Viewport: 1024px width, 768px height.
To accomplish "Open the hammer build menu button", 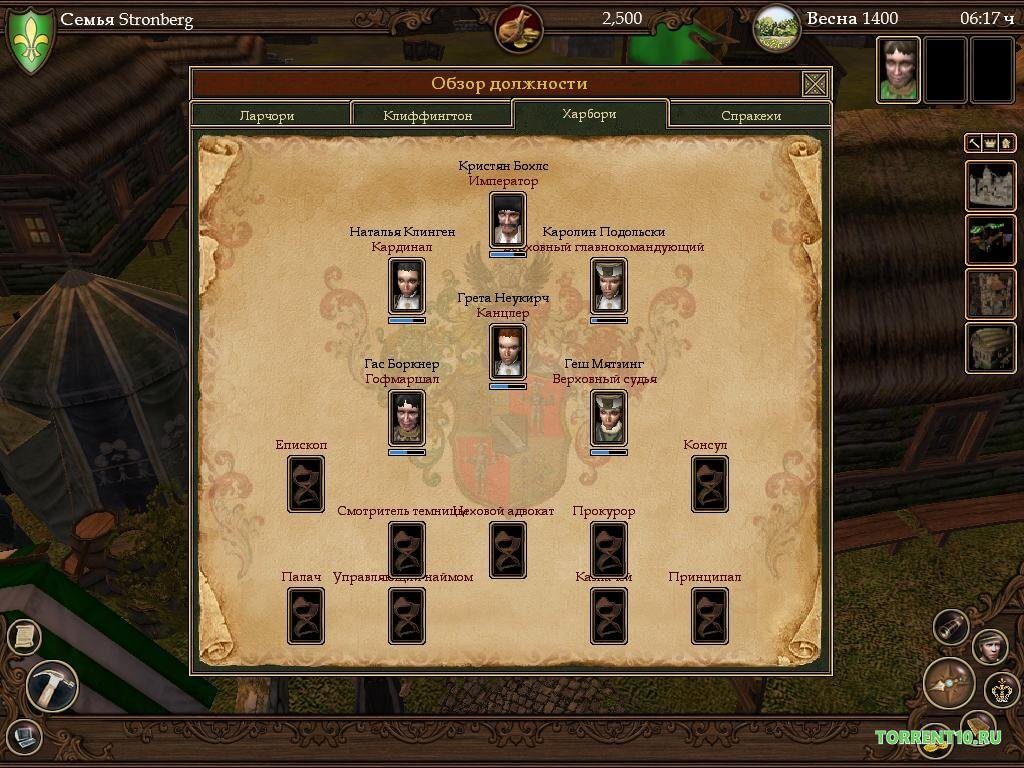I will point(52,686).
